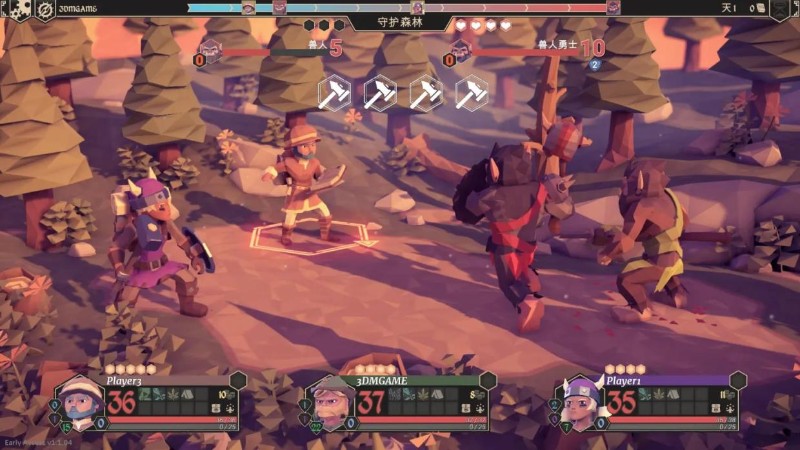Target the 兽人勇士 enemy portrait
The image size is (800, 450).
click(x=461, y=50)
